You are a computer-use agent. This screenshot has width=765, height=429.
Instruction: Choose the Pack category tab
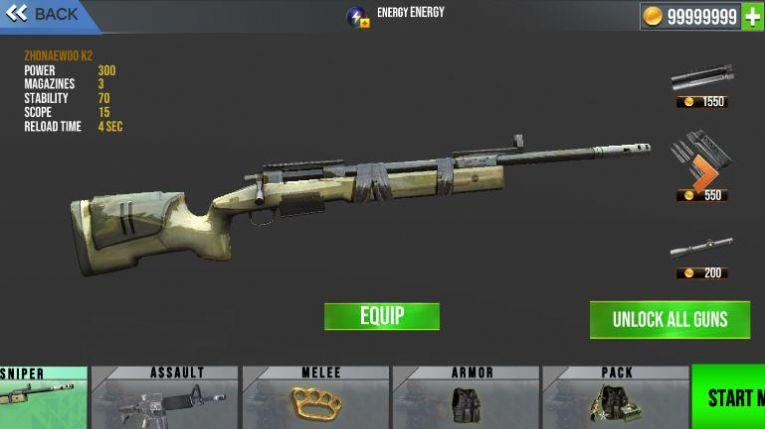coord(616,397)
